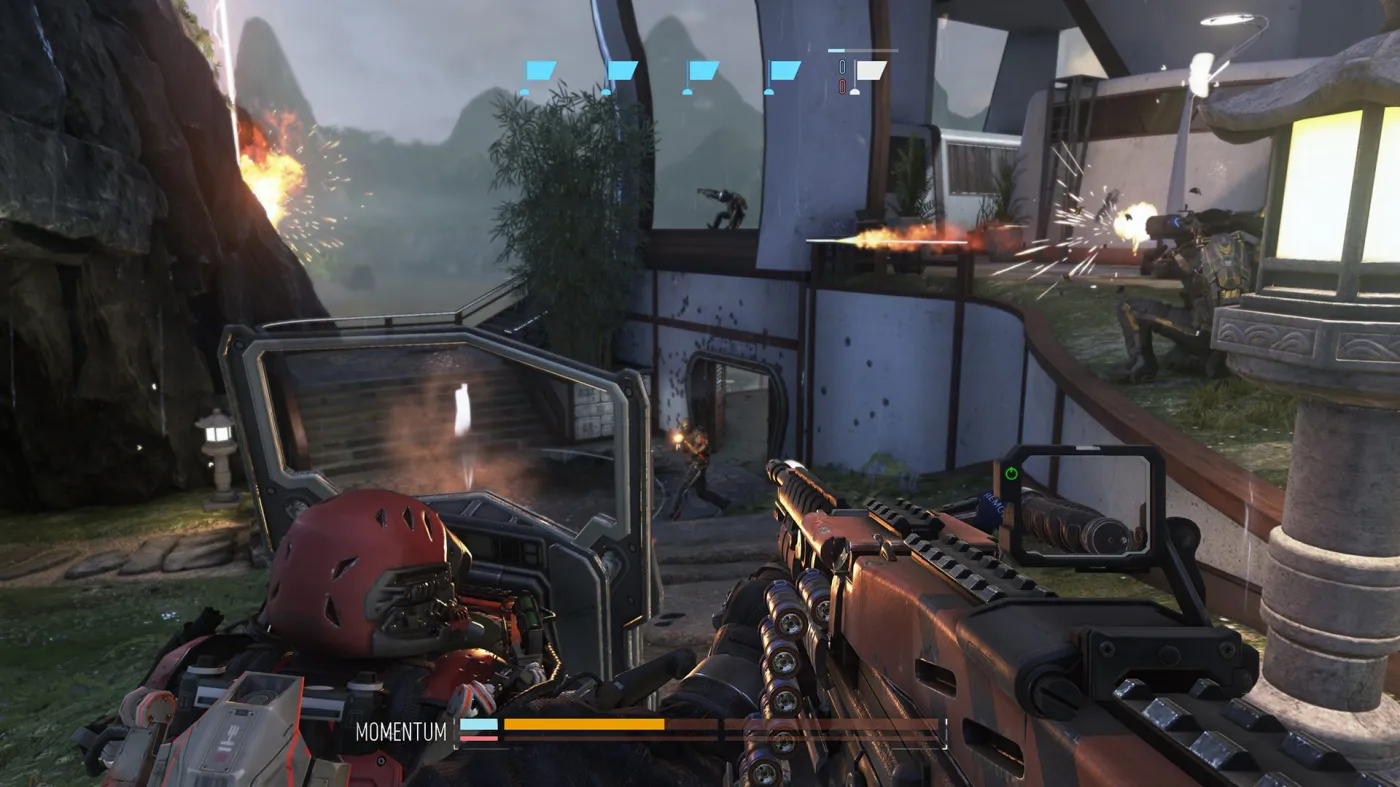Click the blue paperclip-style counter showing 0
The image size is (1400, 787).
click(842, 66)
